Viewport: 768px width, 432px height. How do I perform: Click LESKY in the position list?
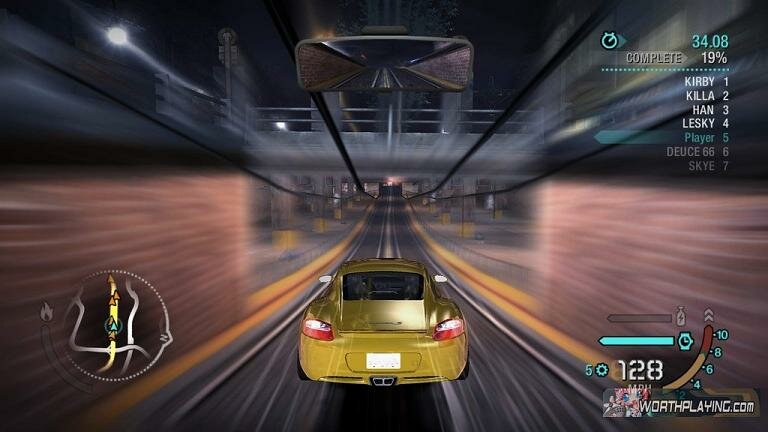[x=704, y=123]
